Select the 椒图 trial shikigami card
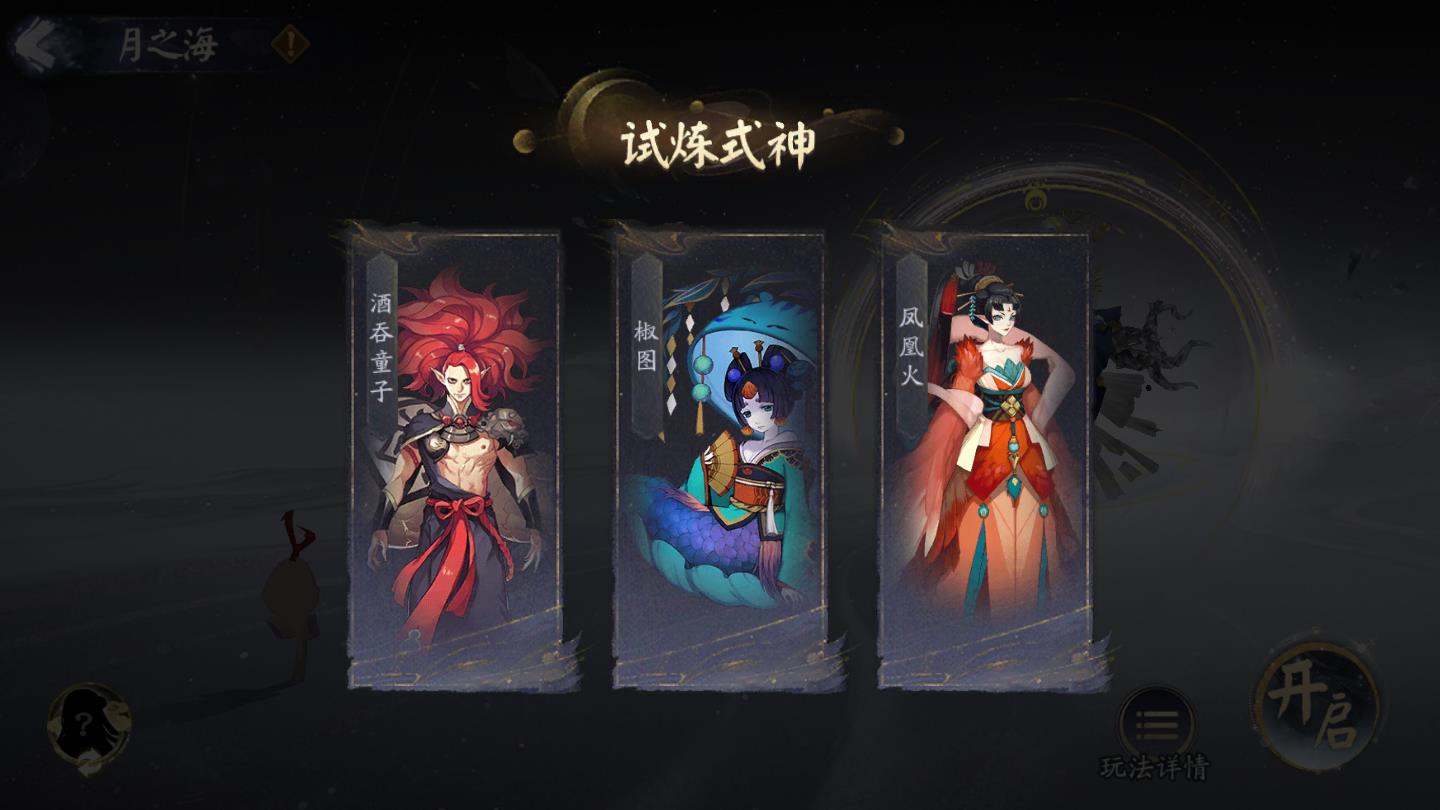 722,460
